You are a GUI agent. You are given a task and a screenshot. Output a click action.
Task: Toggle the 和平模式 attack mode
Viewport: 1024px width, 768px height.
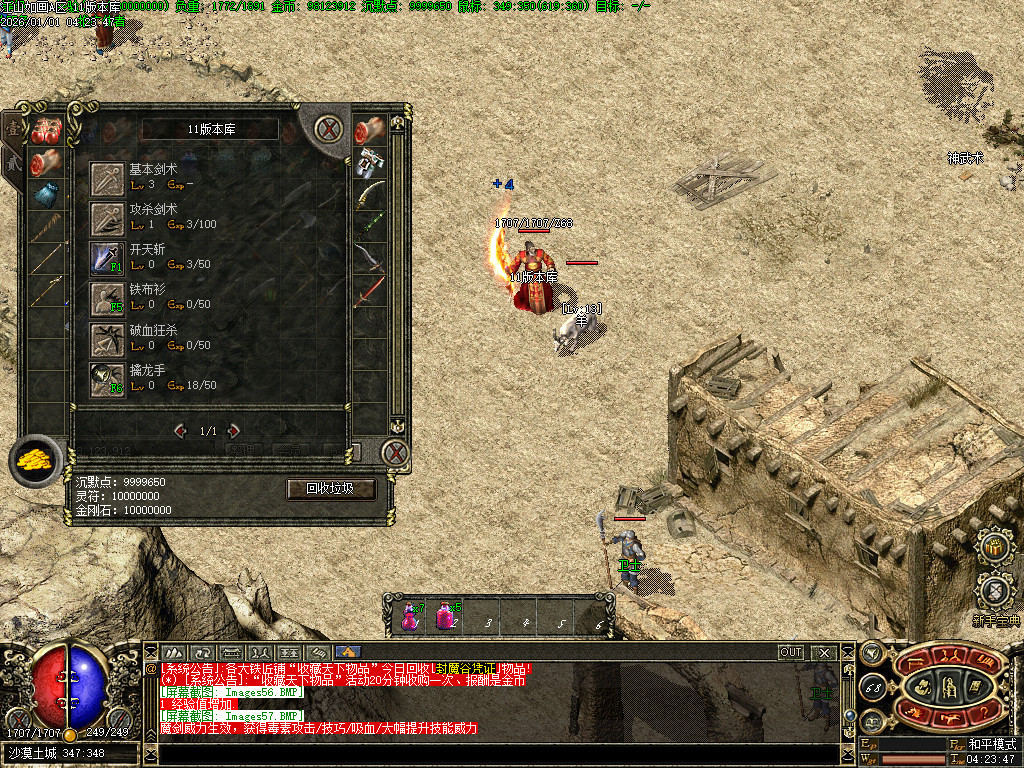[991, 745]
